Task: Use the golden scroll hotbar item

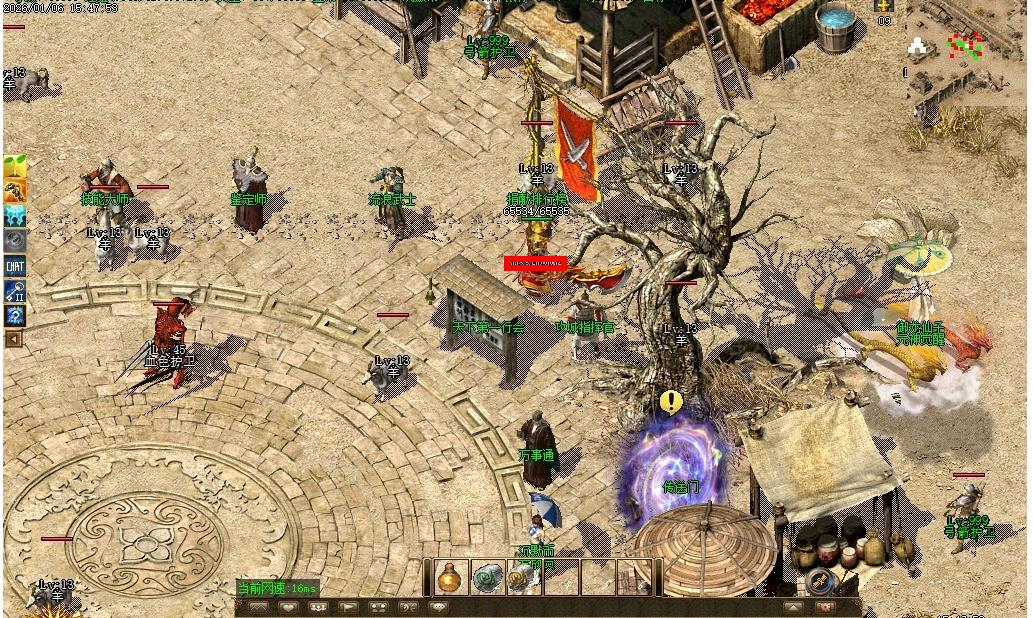Action: (522, 577)
